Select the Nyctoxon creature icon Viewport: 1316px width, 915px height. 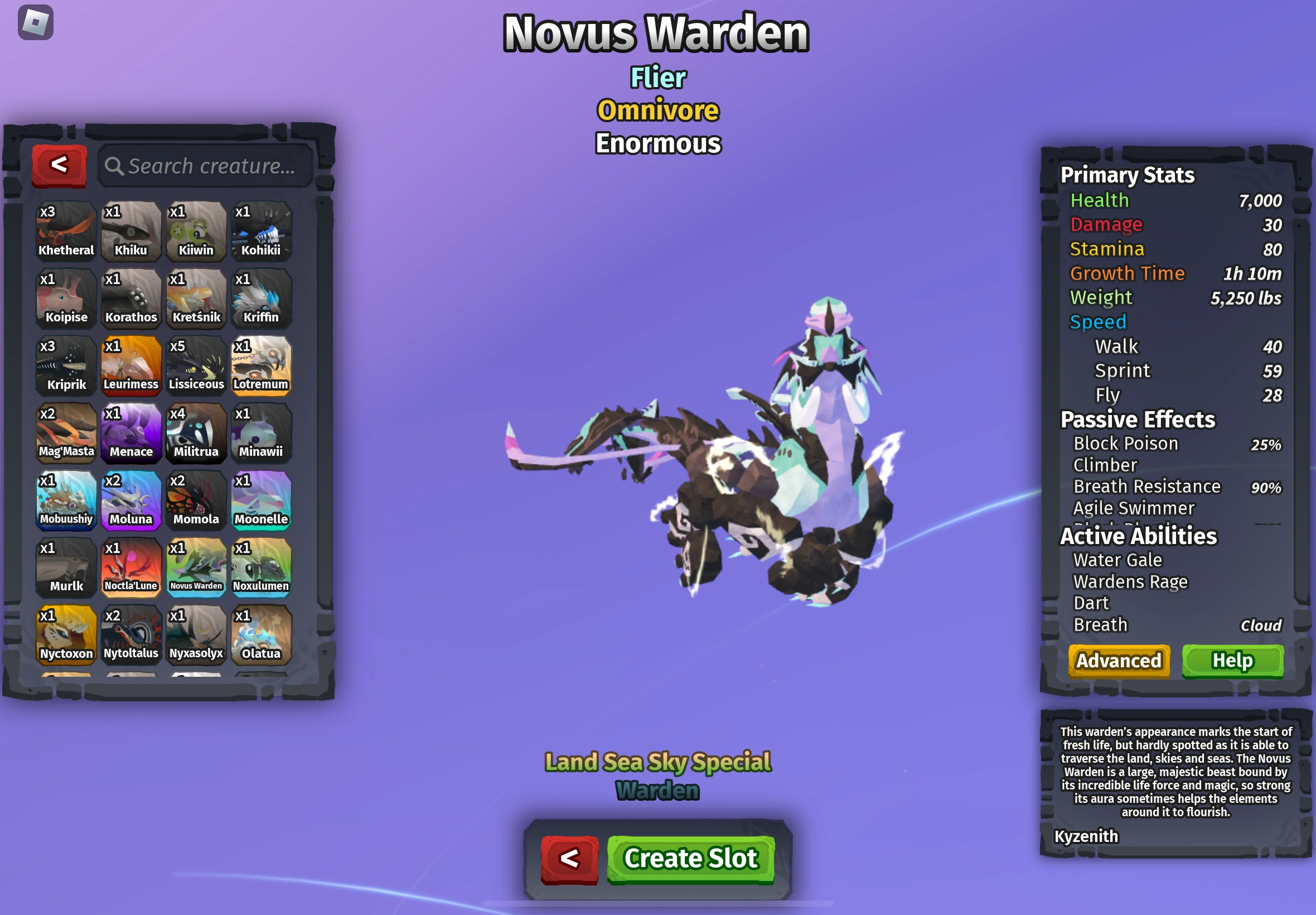click(65, 635)
